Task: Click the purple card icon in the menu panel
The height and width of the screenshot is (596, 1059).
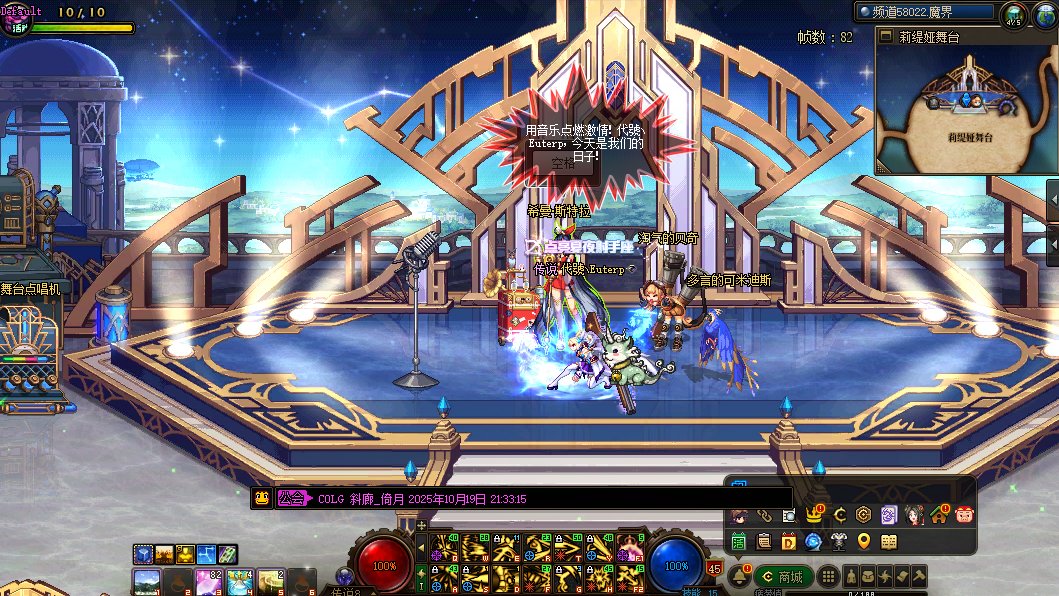Action: [x=888, y=515]
